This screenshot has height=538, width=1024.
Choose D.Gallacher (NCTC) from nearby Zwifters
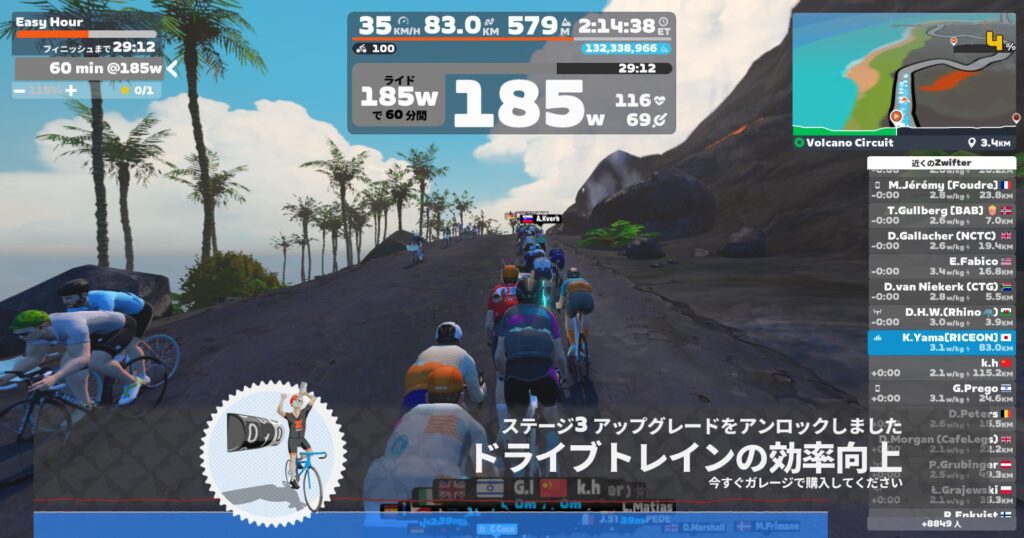coord(941,241)
